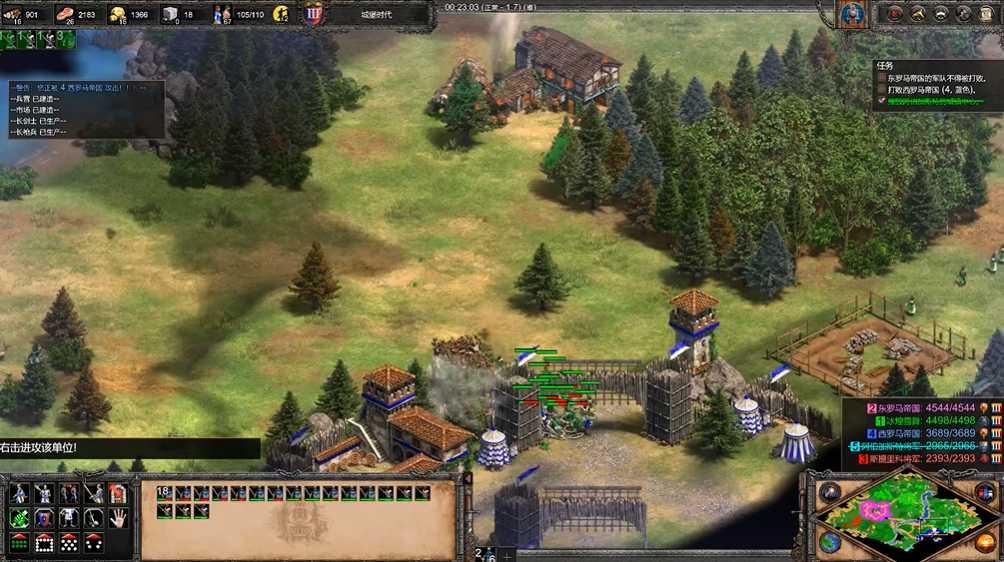This screenshot has width=1004, height=562.
Task: Open the scroll-shaped main menu button
Action: coord(985,13)
